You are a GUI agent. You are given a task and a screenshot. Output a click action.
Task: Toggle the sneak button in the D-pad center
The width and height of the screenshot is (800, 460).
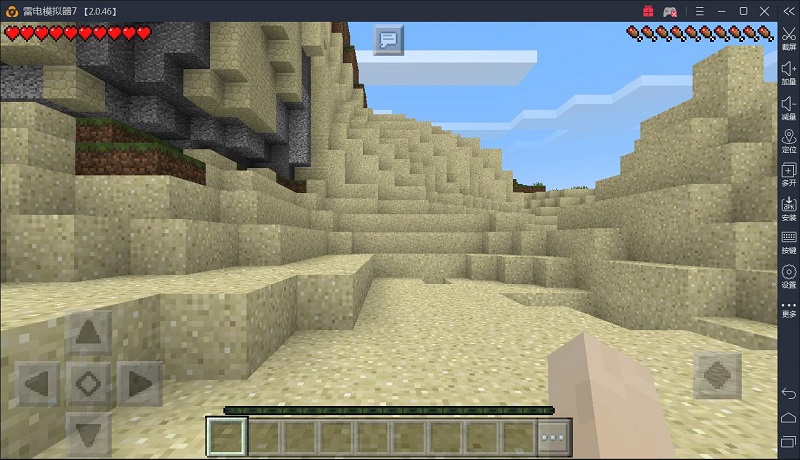point(88,382)
